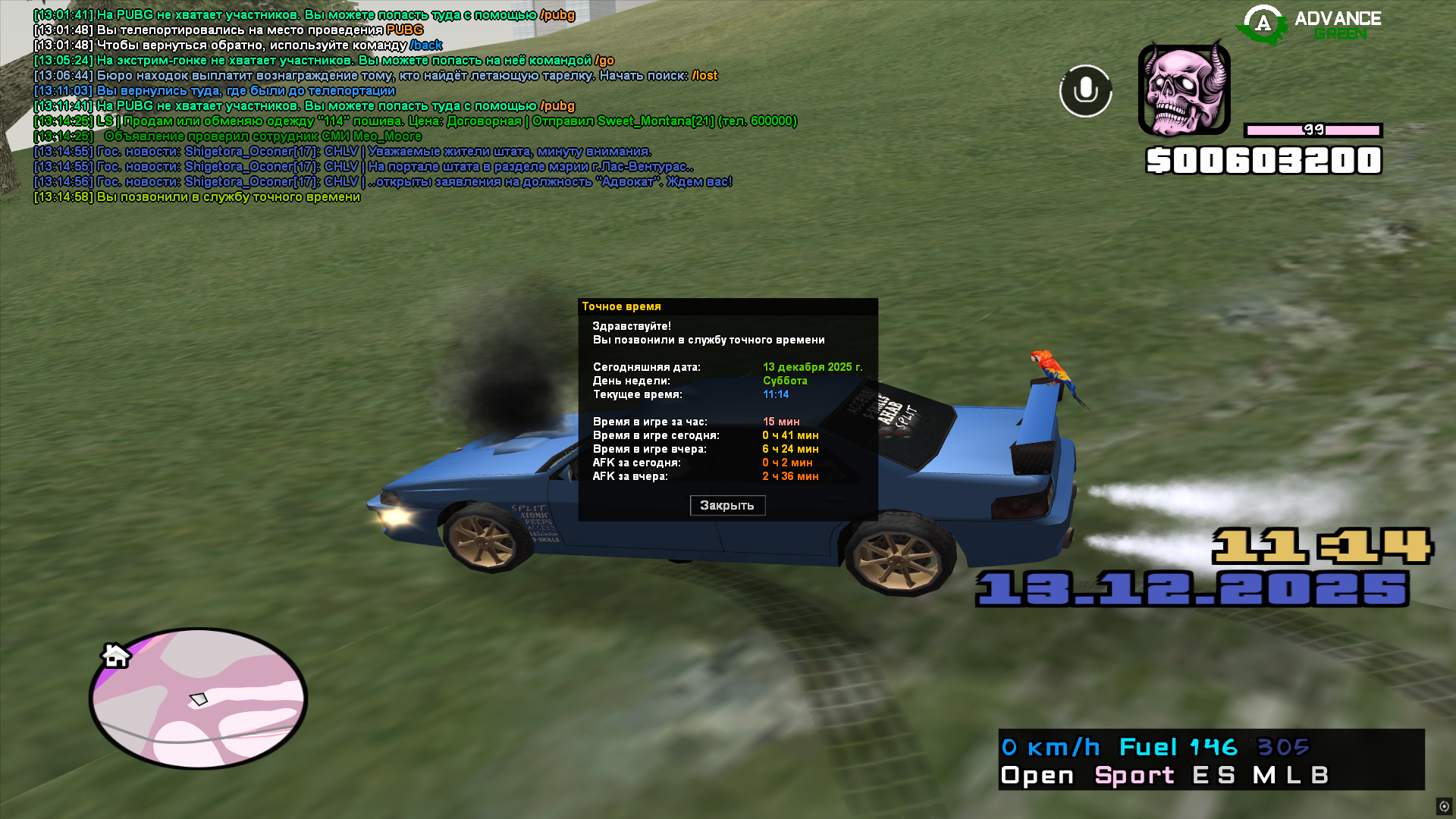Click the small icon in bottom-right corner
This screenshot has height=819, width=1456.
[x=1444, y=806]
